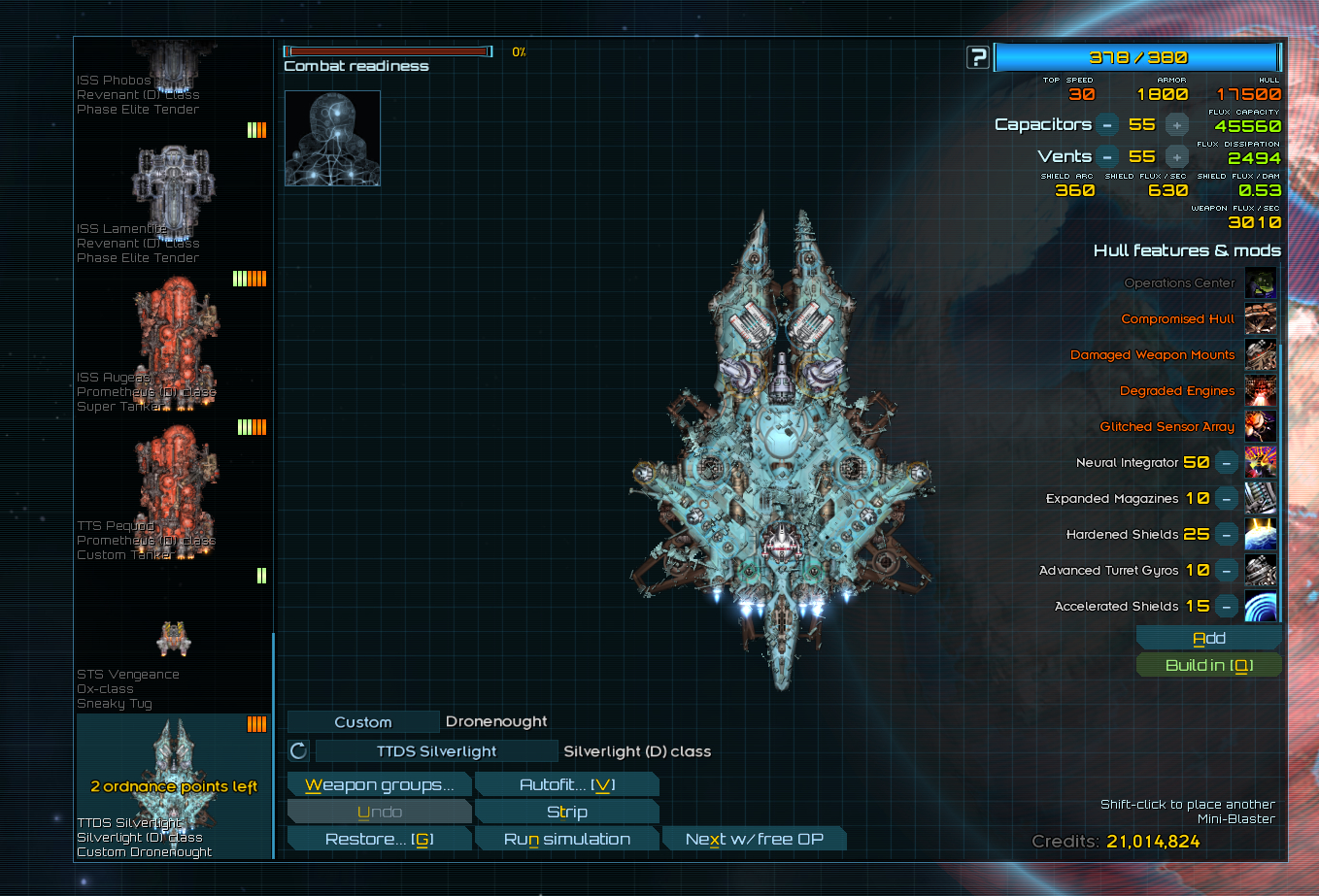The image size is (1319, 896).
Task: Edit the TTDS Silverlight ship name field
Action: click(x=436, y=751)
